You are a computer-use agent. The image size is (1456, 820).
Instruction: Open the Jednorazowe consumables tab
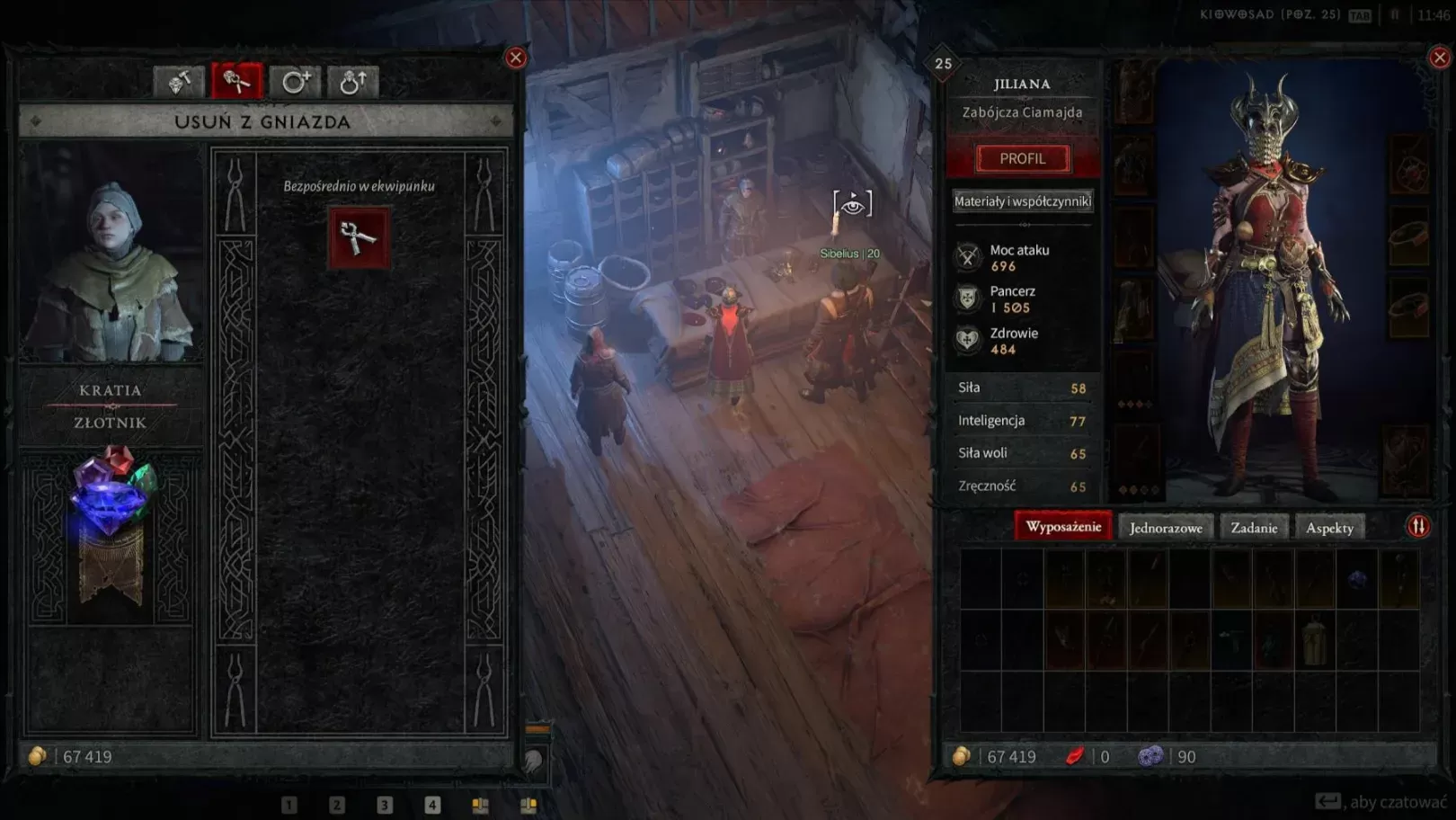point(1166,528)
